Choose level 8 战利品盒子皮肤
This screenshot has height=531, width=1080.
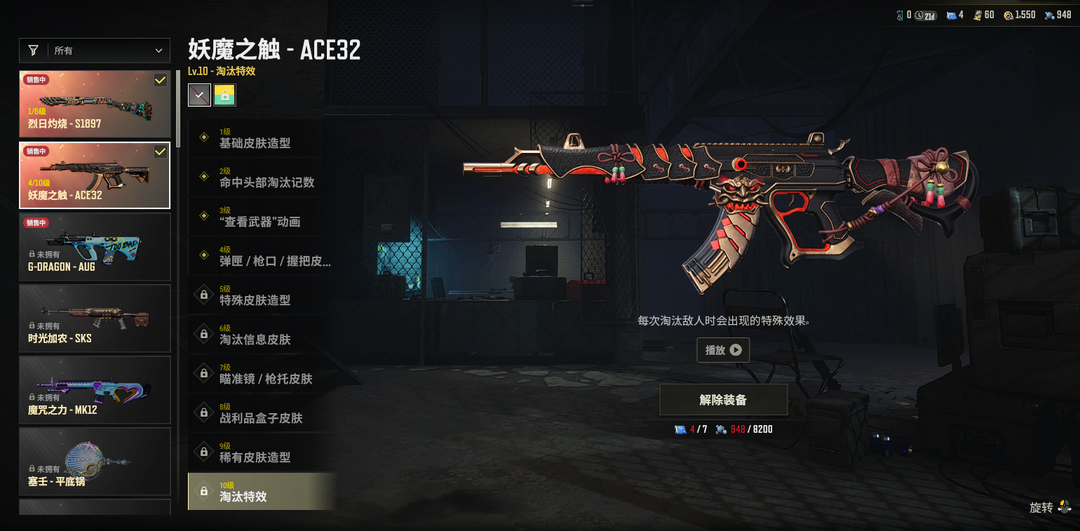pyautogui.click(x=261, y=413)
